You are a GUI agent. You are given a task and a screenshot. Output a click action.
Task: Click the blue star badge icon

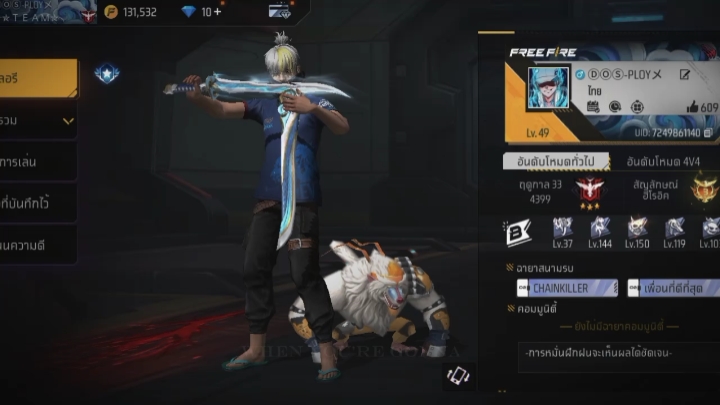click(x=105, y=73)
